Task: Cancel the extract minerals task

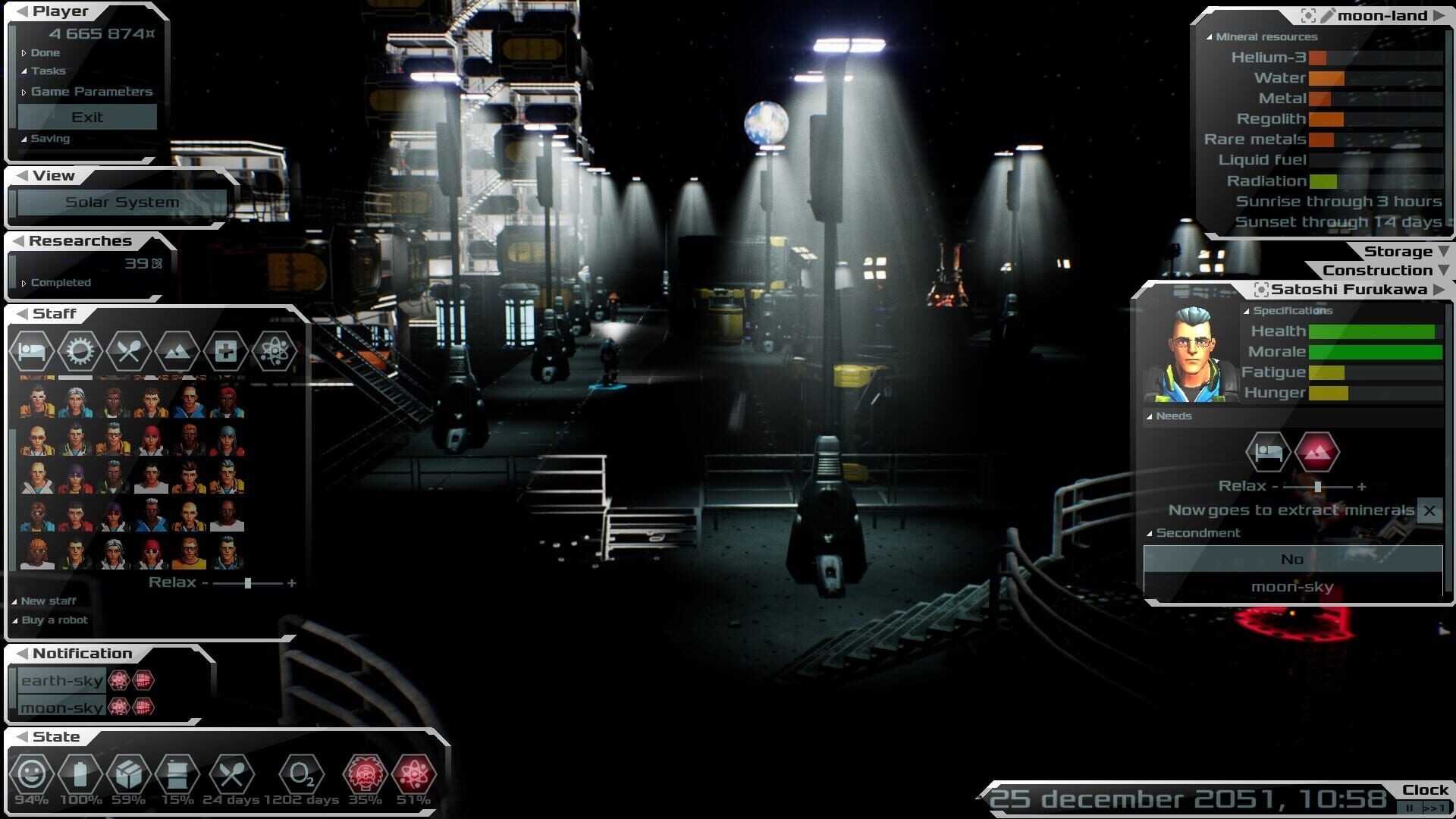Action: (1429, 511)
